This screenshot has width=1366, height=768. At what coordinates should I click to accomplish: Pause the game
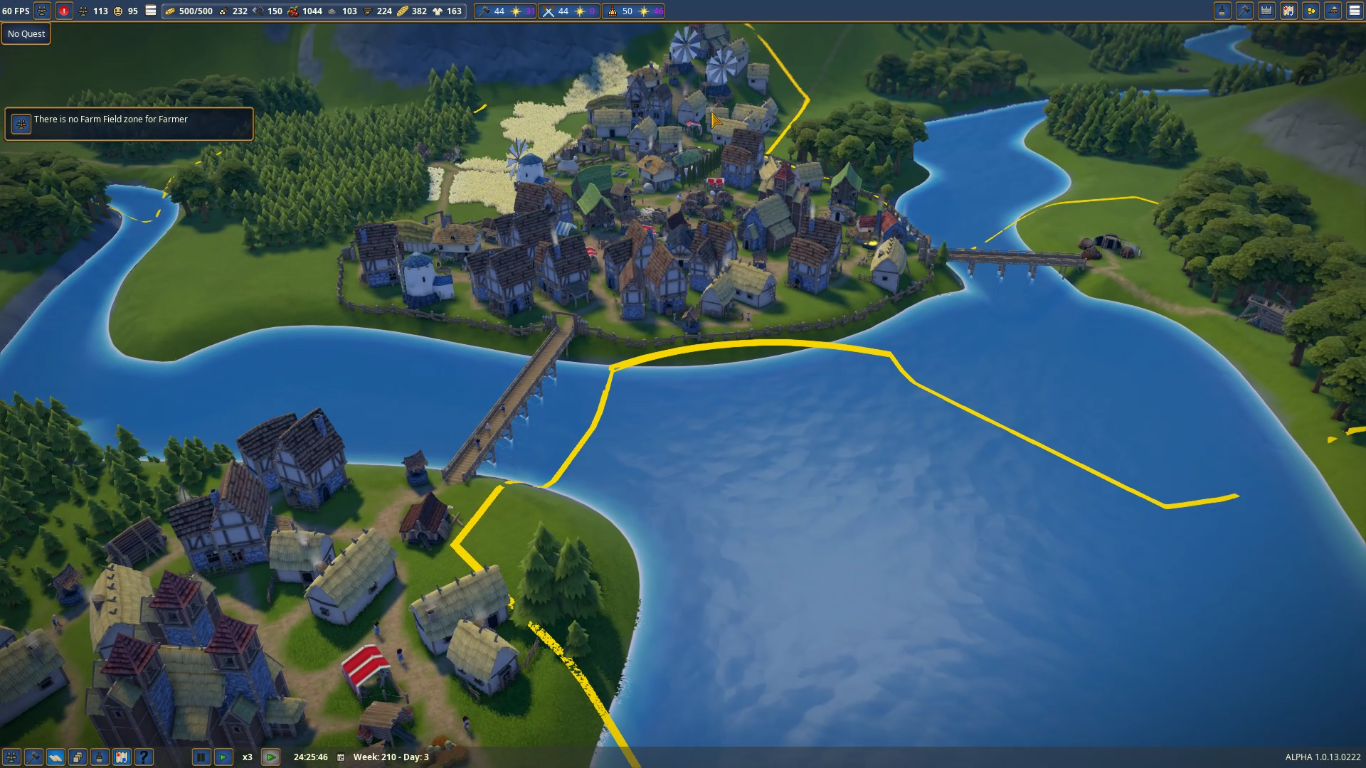[201, 757]
